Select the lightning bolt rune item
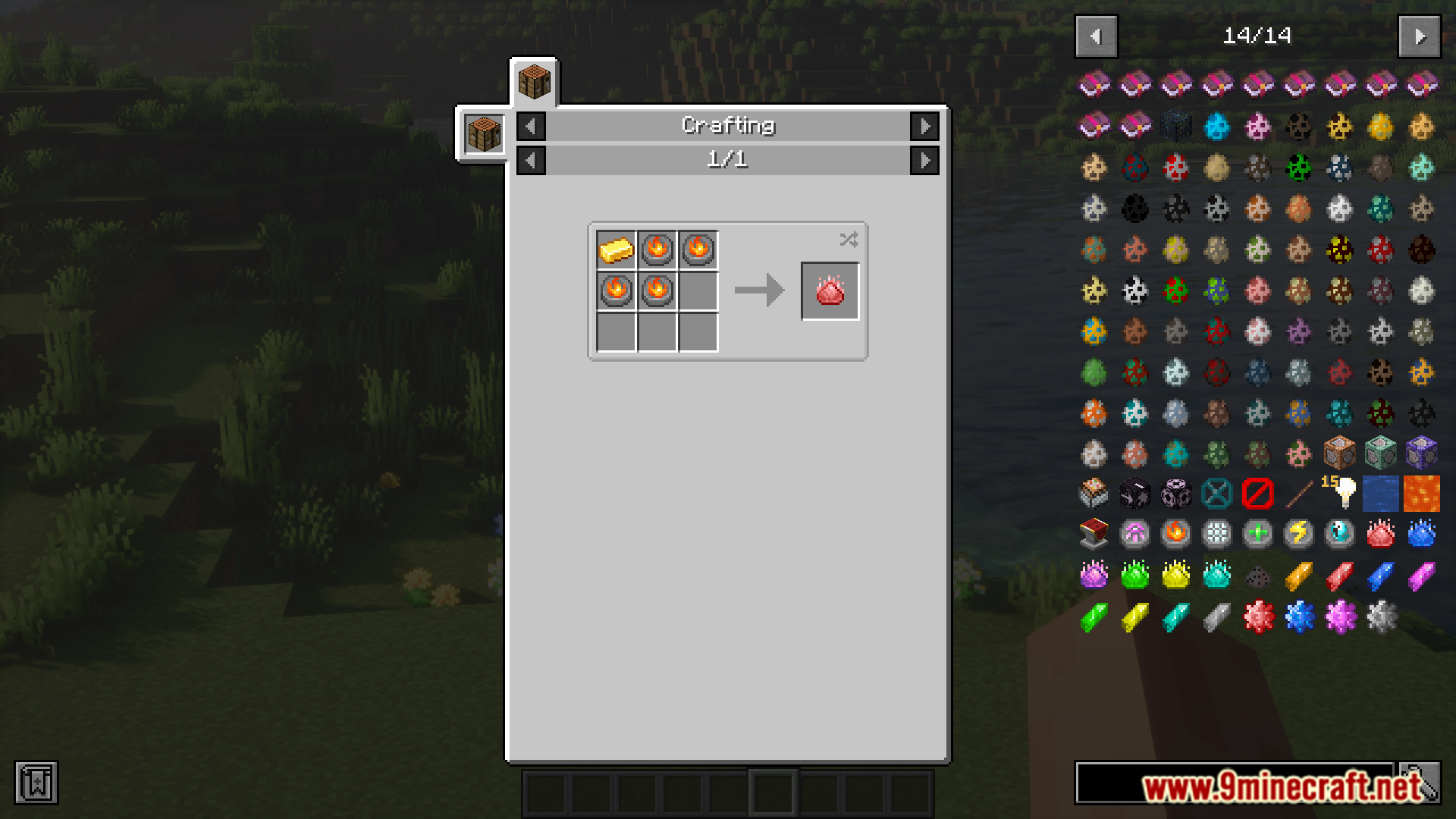 tap(1298, 534)
